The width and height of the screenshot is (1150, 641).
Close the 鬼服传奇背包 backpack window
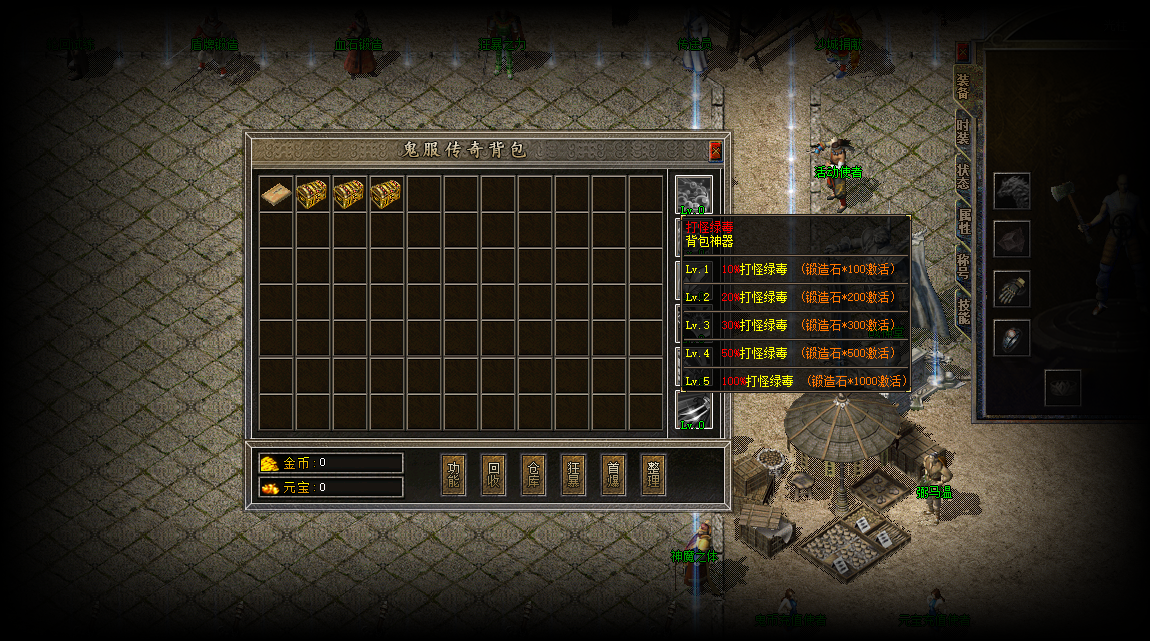715,151
